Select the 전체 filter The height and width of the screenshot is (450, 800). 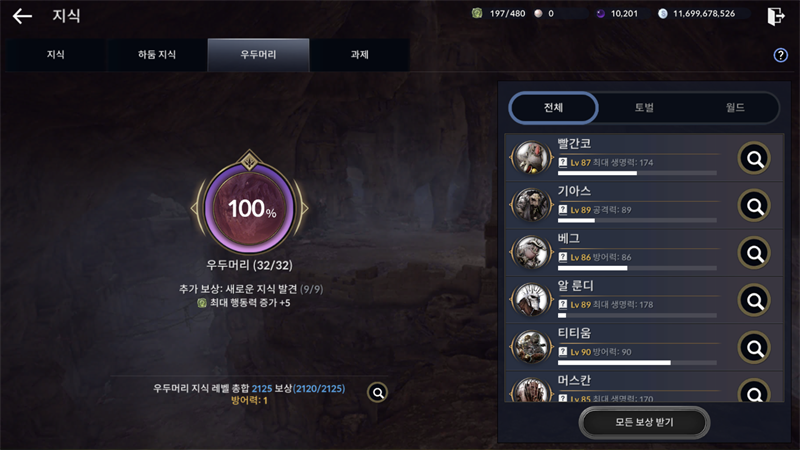554,107
